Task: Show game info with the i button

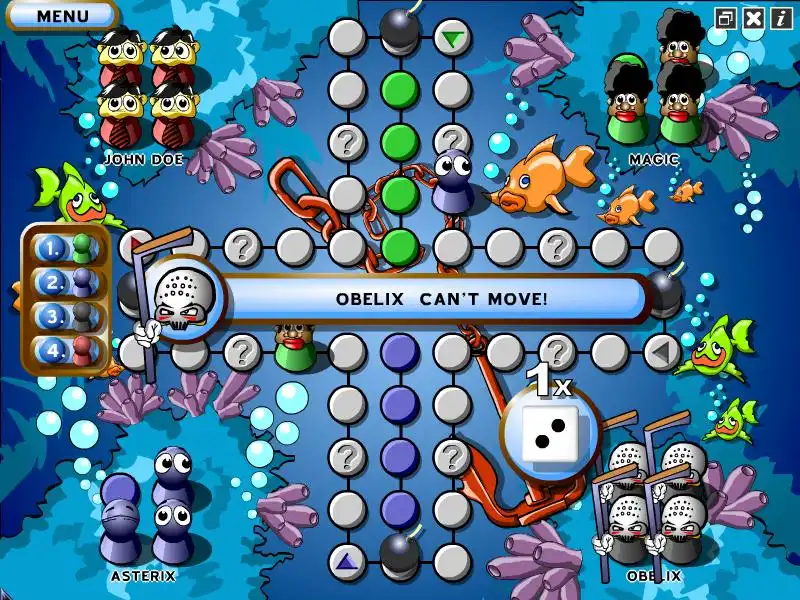Action: click(x=781, y=18)
